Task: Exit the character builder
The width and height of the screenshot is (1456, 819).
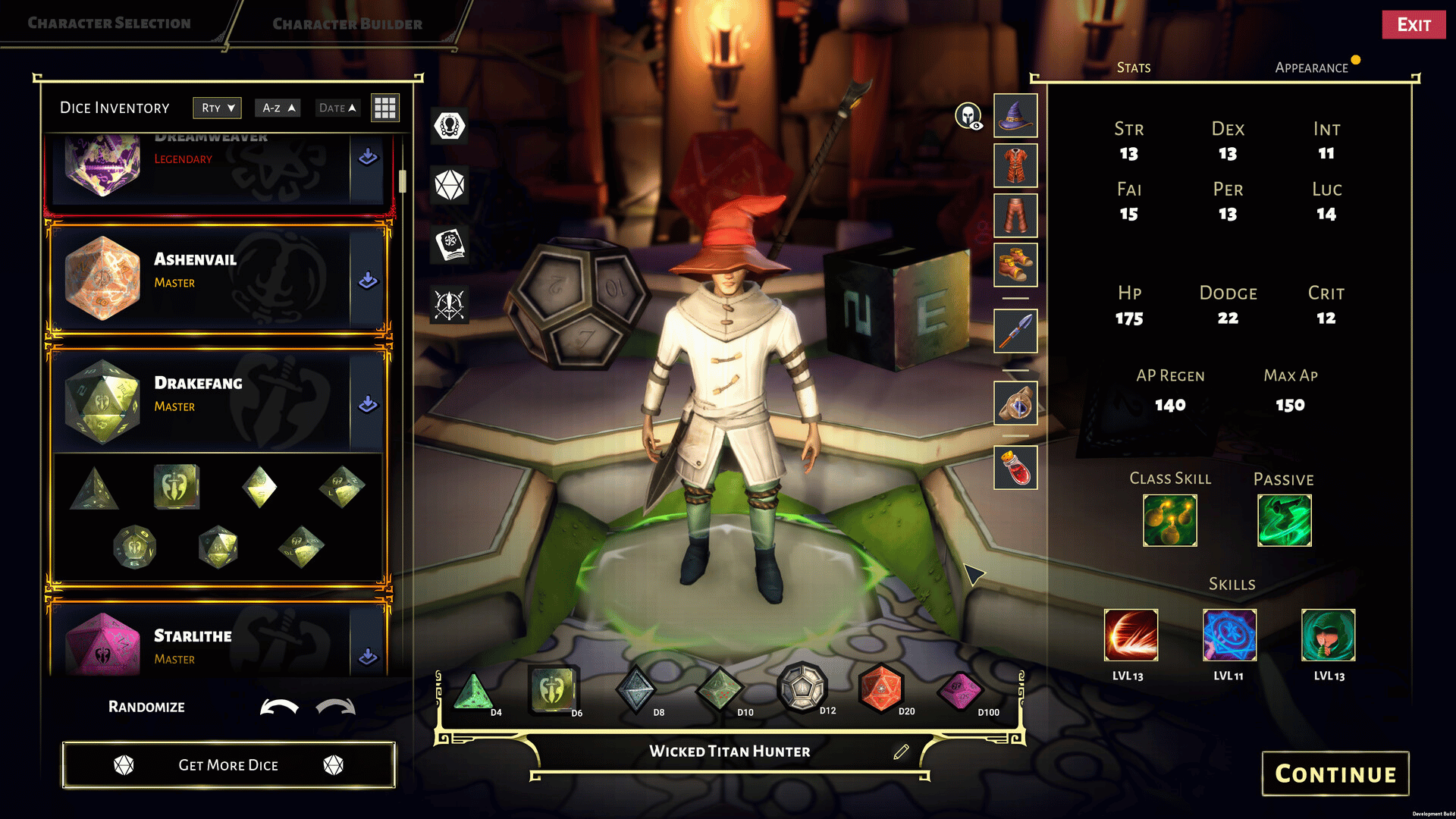Action: (1414, 25)
